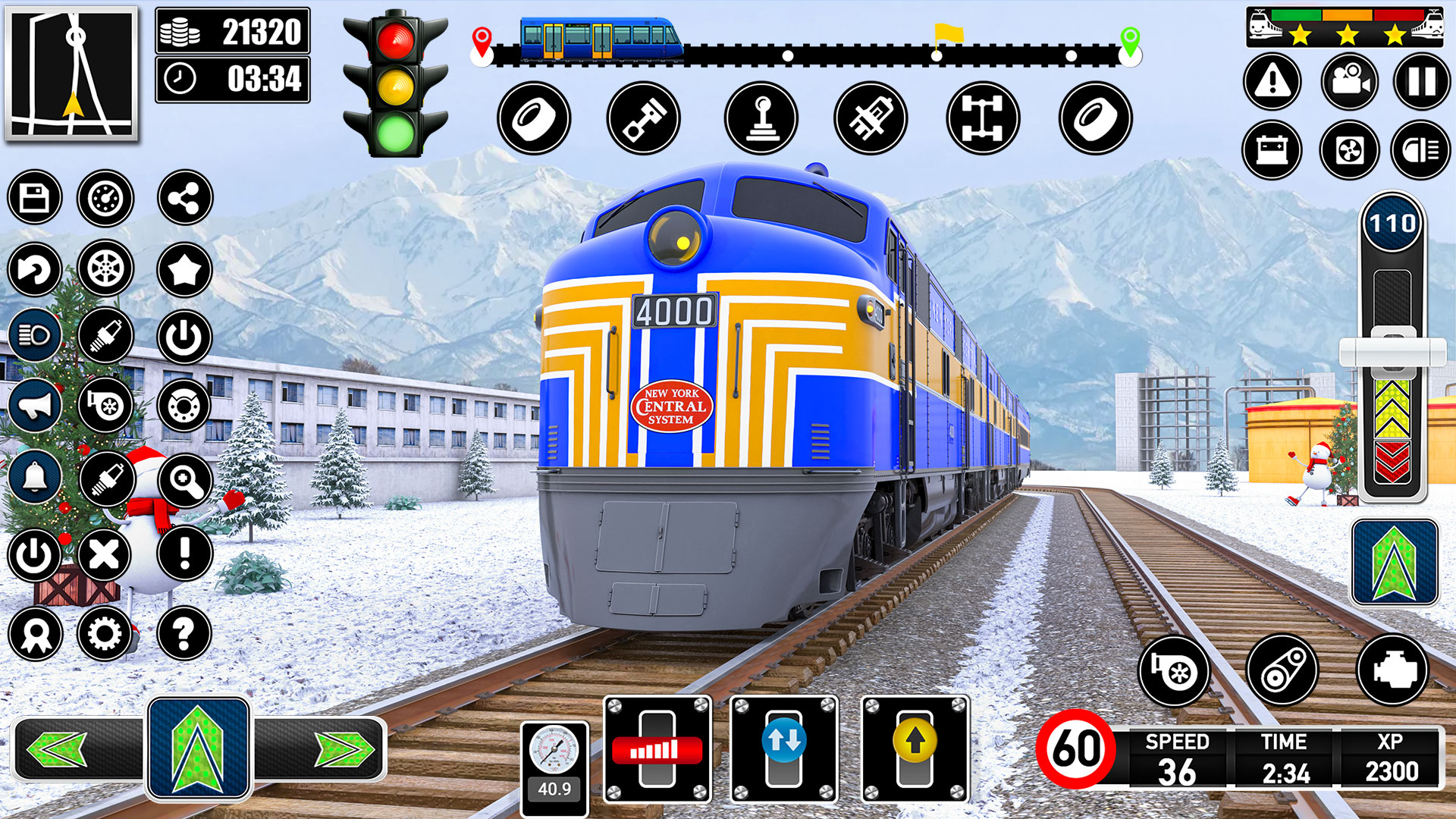This screenshot has height=819, width=1456.
Task: Click the spark plug icon in the left panel
Action: (x=105, y=335)
